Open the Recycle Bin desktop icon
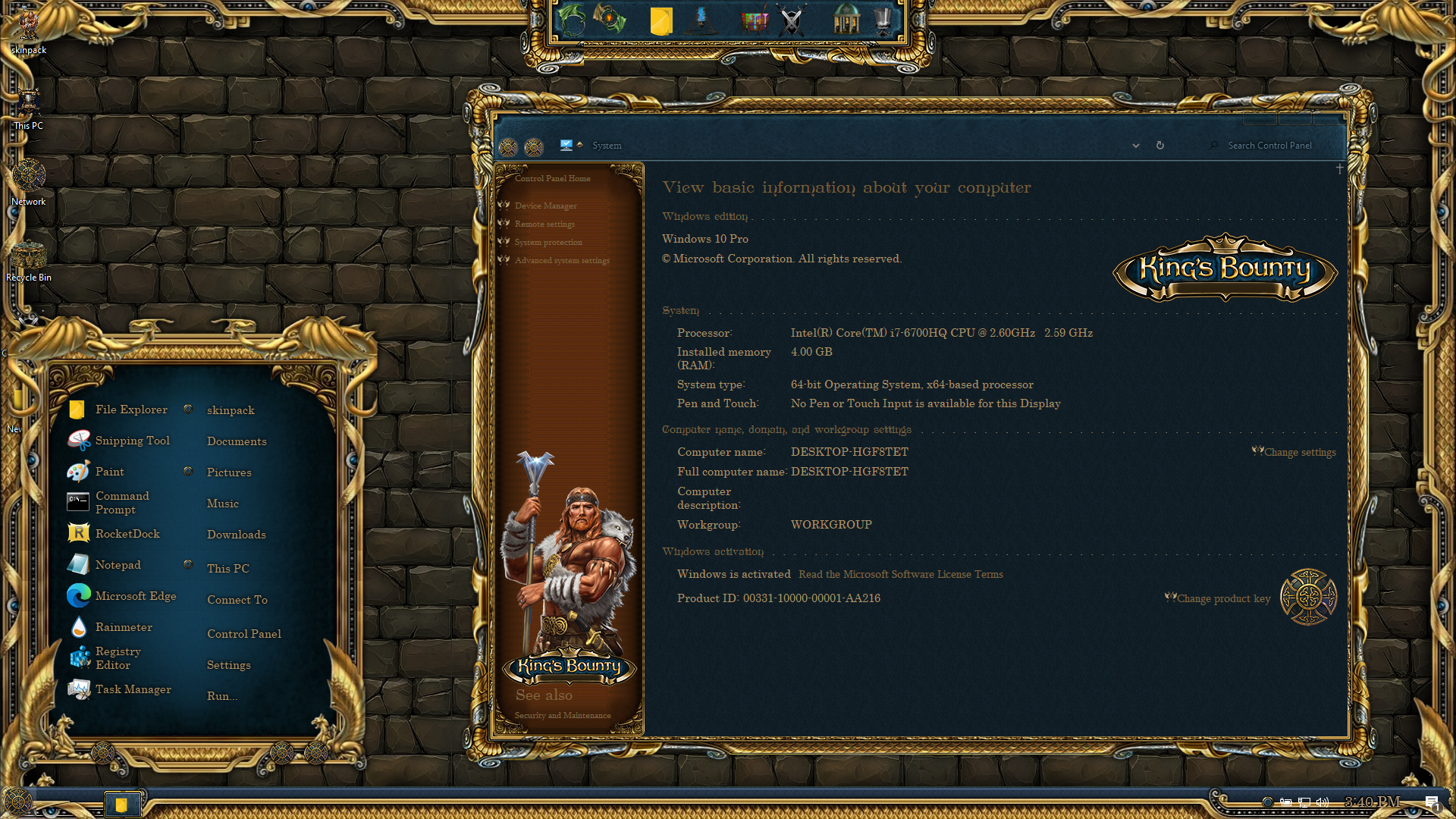1456x819 pixels. point(29,258)
